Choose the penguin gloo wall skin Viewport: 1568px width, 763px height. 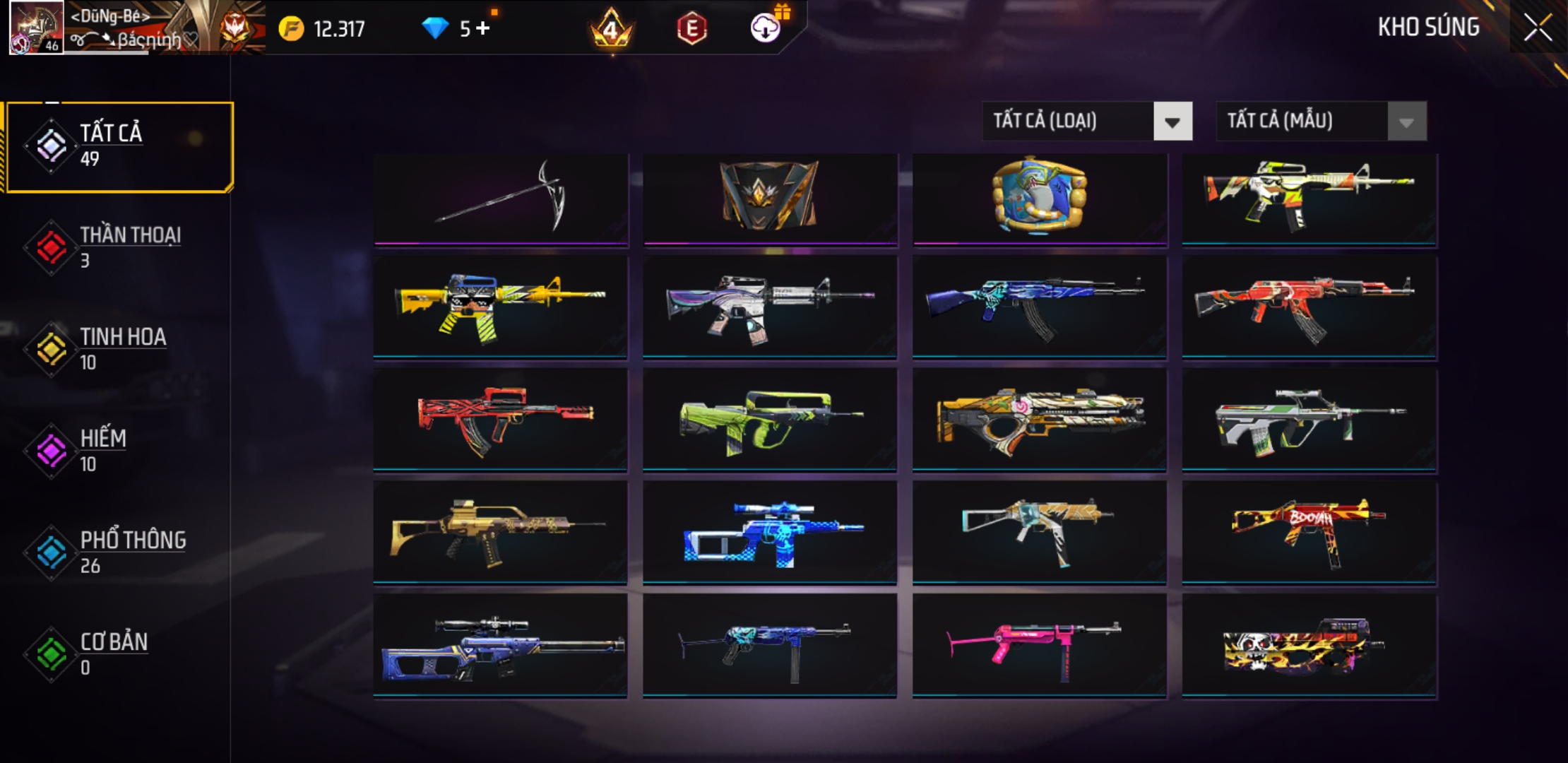pos(1040,199)
